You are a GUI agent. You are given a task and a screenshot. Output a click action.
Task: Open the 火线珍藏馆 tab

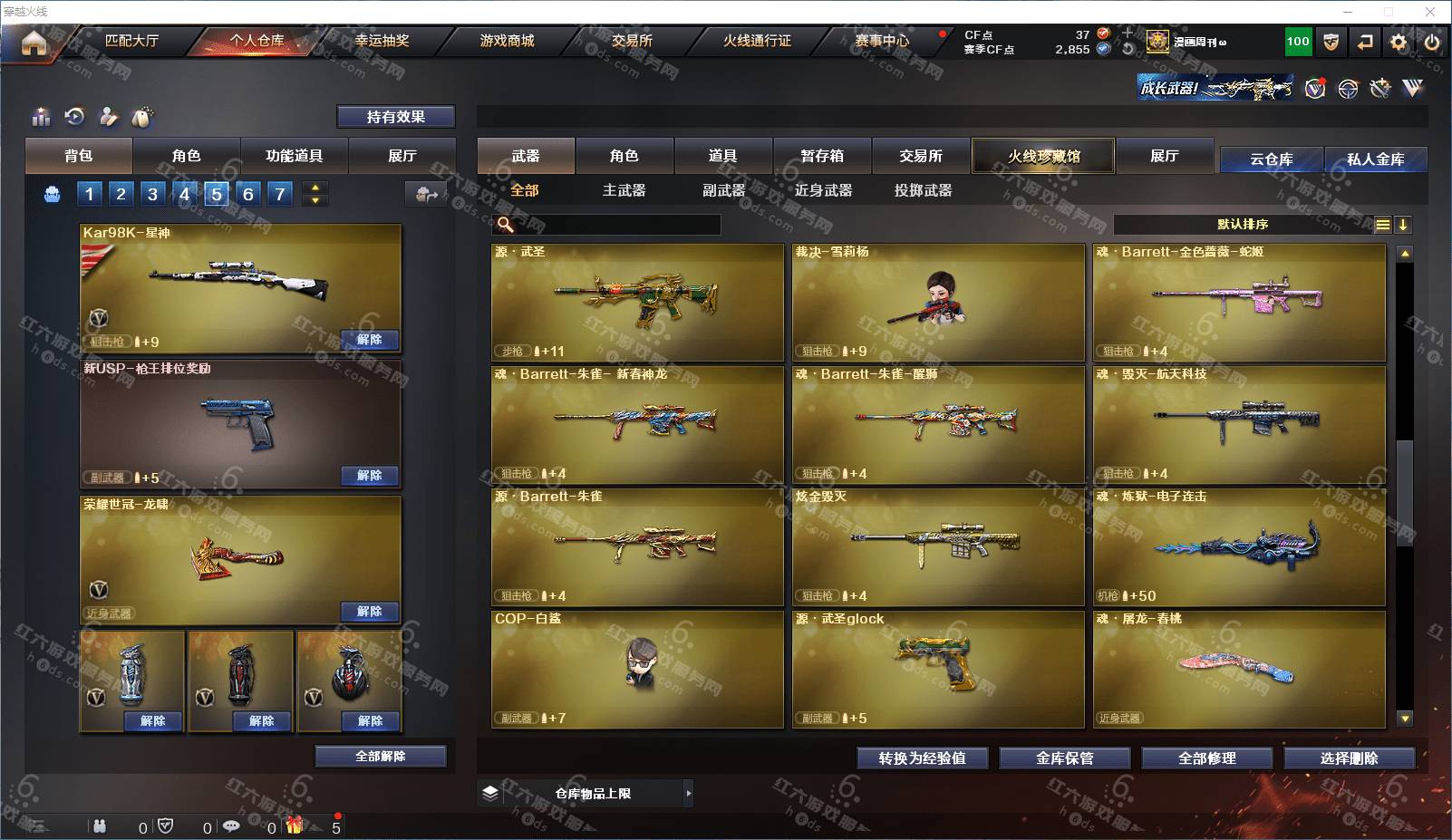(1043, 156)
